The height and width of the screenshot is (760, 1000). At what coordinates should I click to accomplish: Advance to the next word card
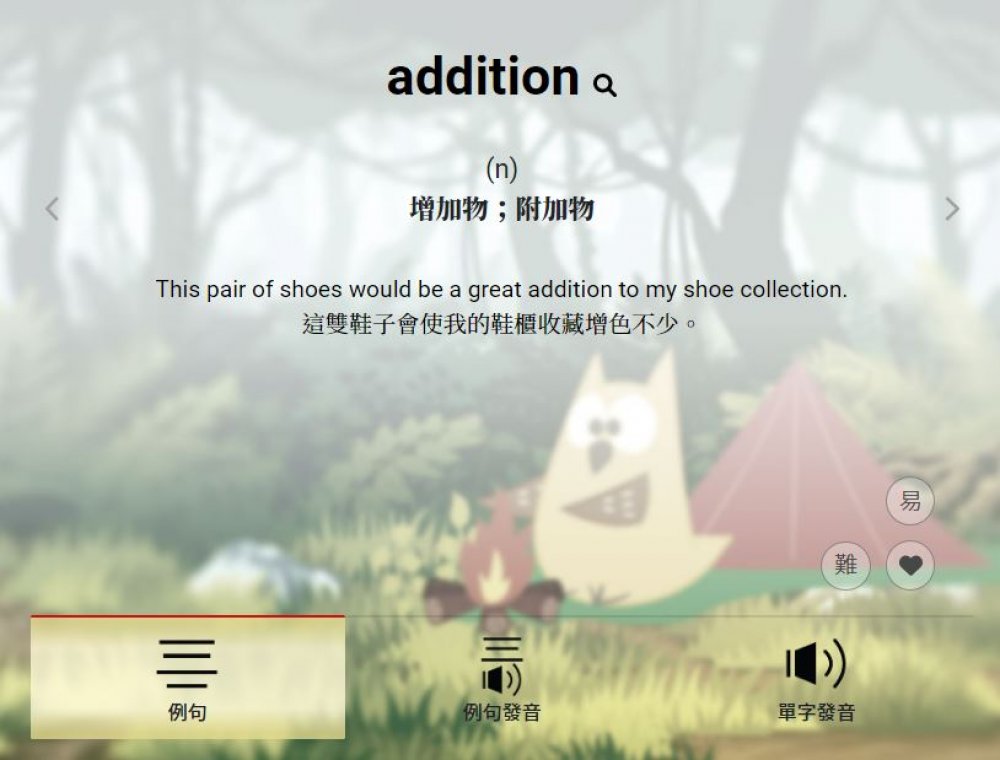pos(952,209)
